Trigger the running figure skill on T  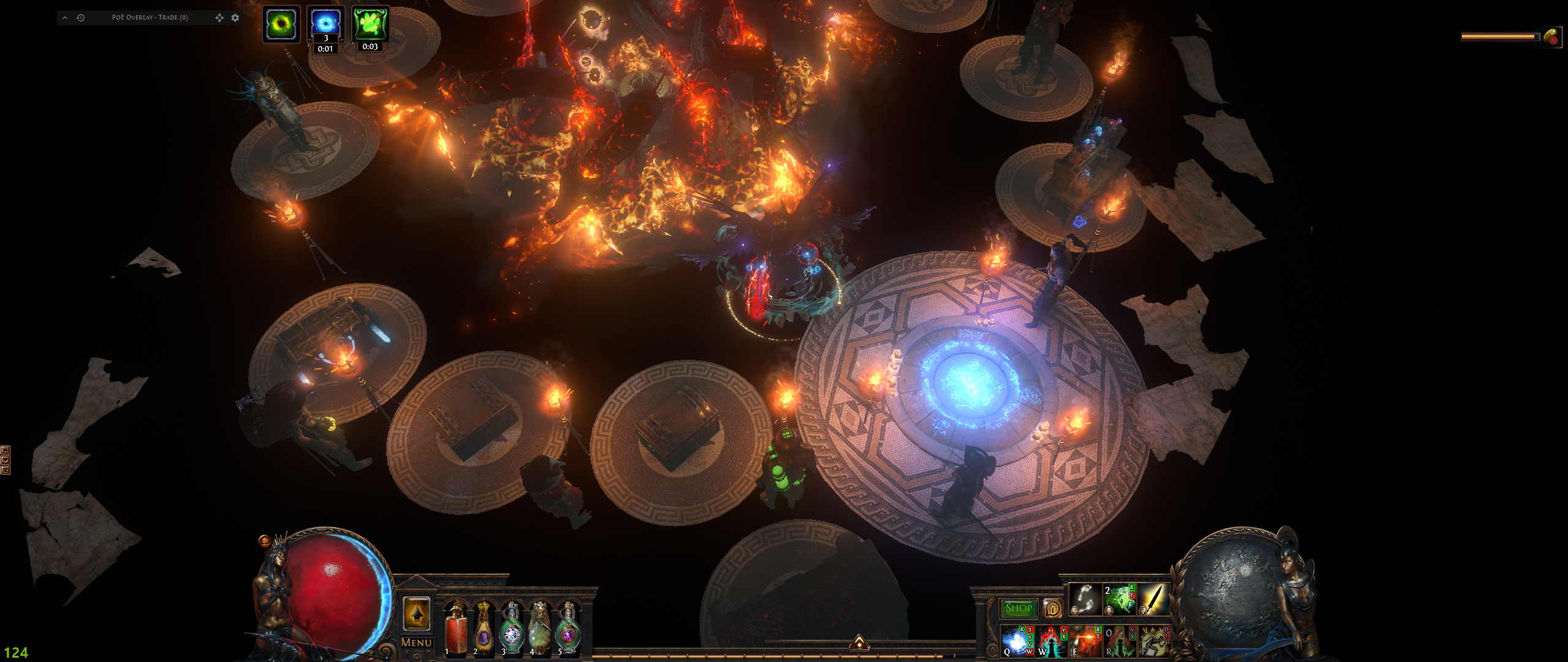1153,641
